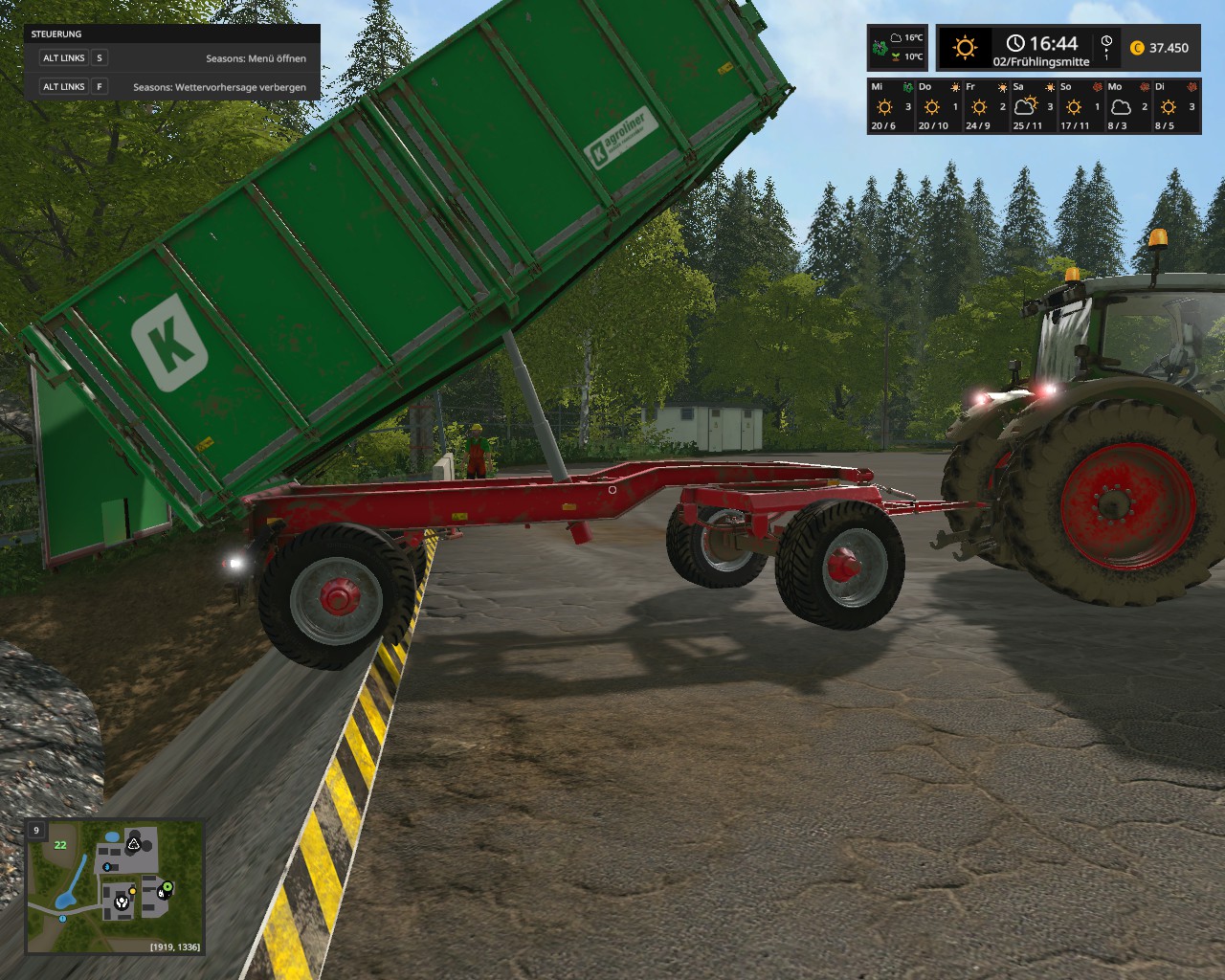Select the recycling marker on the minimap

[x=134, y=843]
